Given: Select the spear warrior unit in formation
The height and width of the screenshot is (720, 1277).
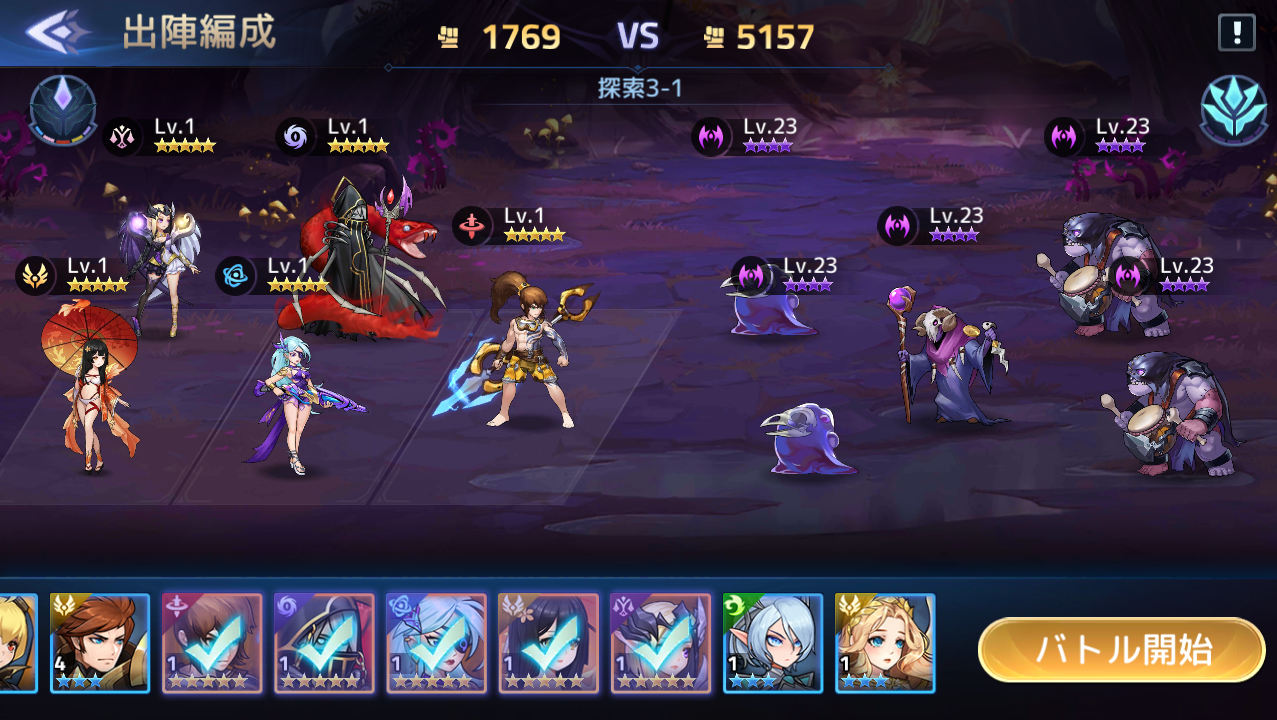Looking at the screenshot, I should pyautogui.click(x=530, y=350).
